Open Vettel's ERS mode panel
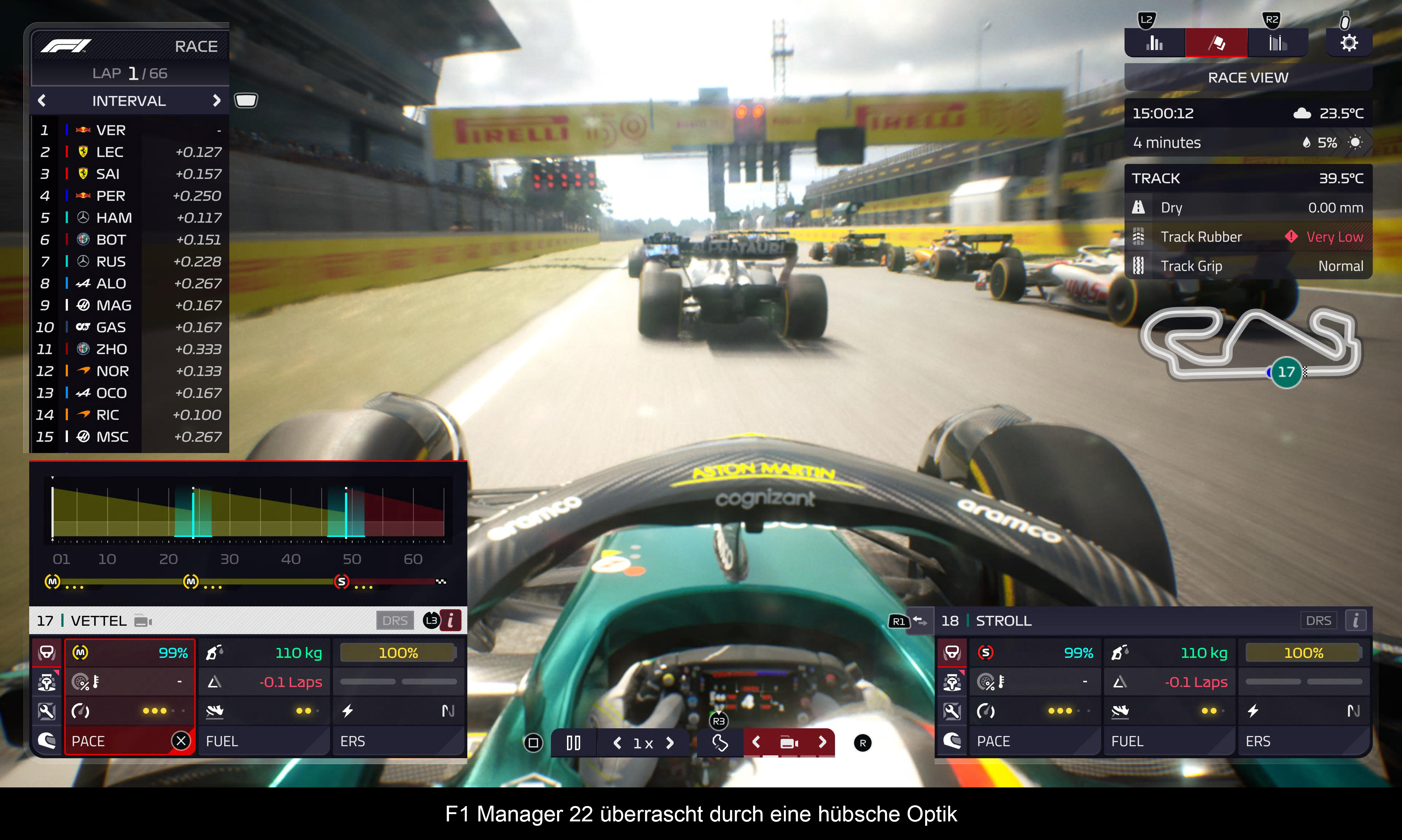 [398, 741]
